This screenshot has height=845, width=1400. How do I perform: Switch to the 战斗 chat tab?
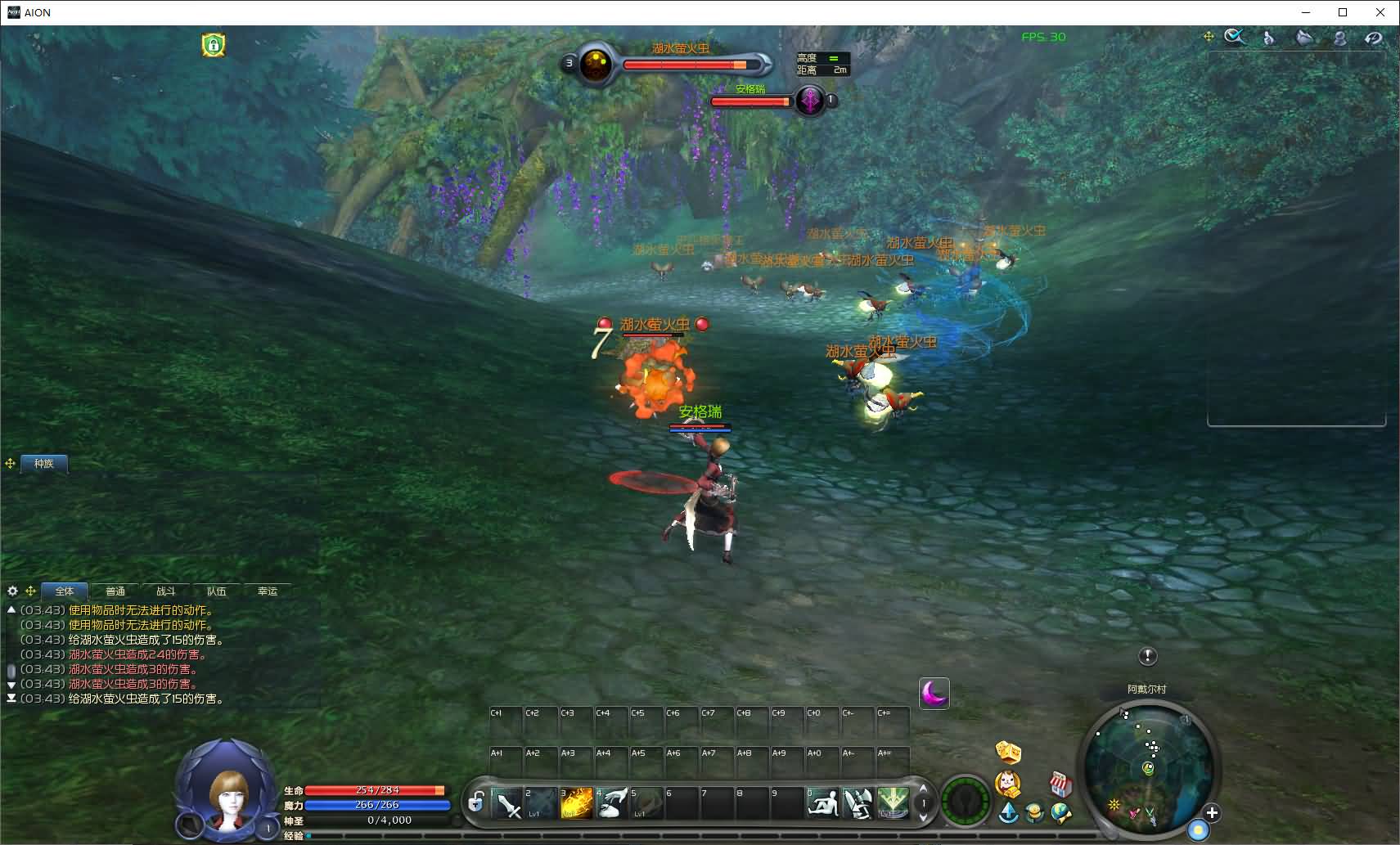pyautogui.click(x=166, y=591)
